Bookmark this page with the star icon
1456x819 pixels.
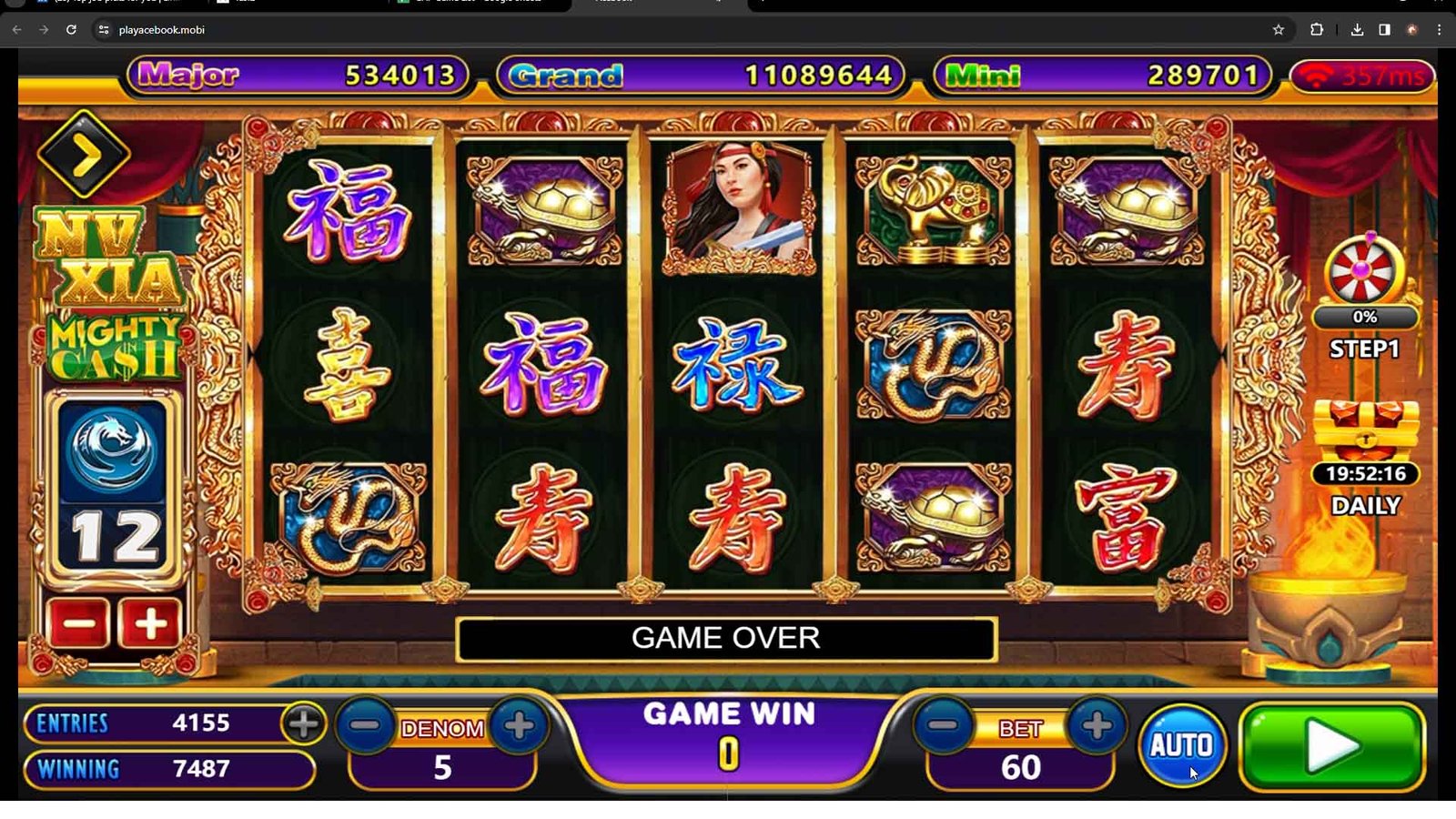(x=1278, y=30)
